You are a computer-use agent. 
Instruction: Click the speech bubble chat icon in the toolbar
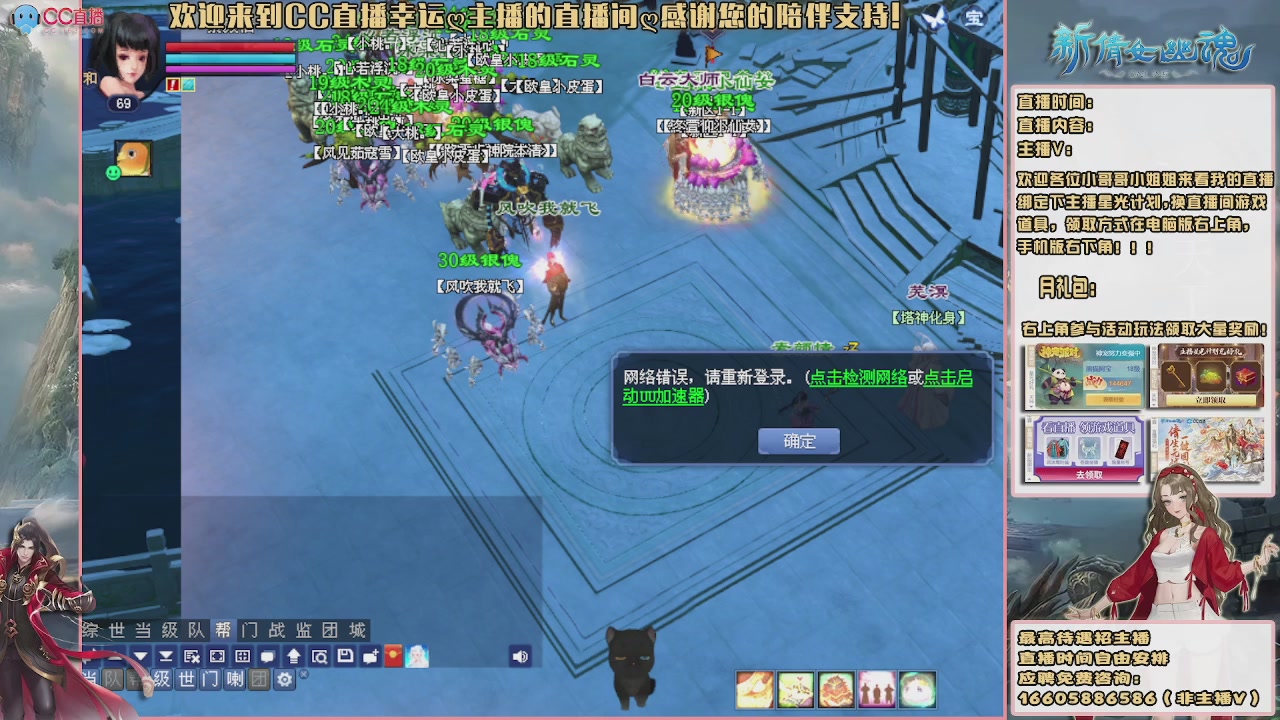[268, 656]
